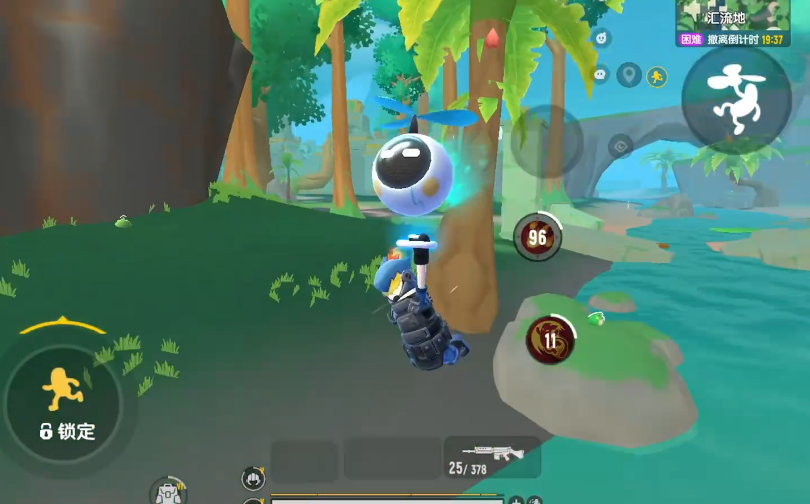The height and width of the screenshot is (504, 810).
Task: Tap the big jump button
Action: (736, 98)
